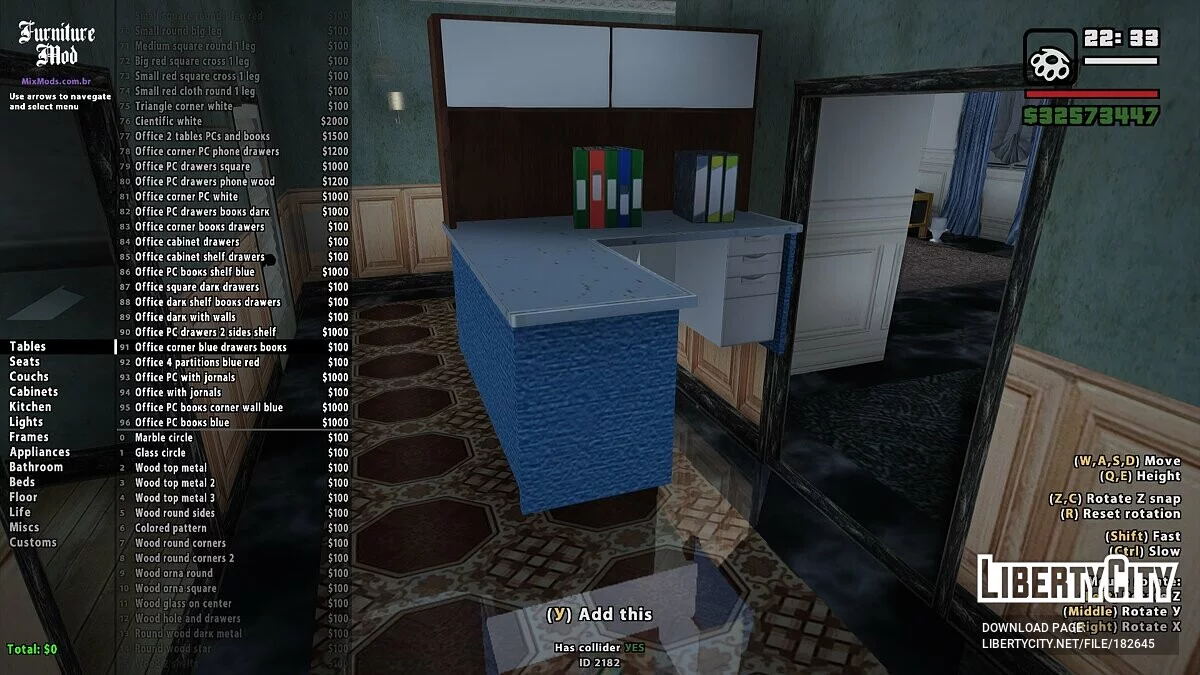The width and height of the screenshot is (1200, 675).
Task: Select the Marble circle table
Action: [164, 438]
